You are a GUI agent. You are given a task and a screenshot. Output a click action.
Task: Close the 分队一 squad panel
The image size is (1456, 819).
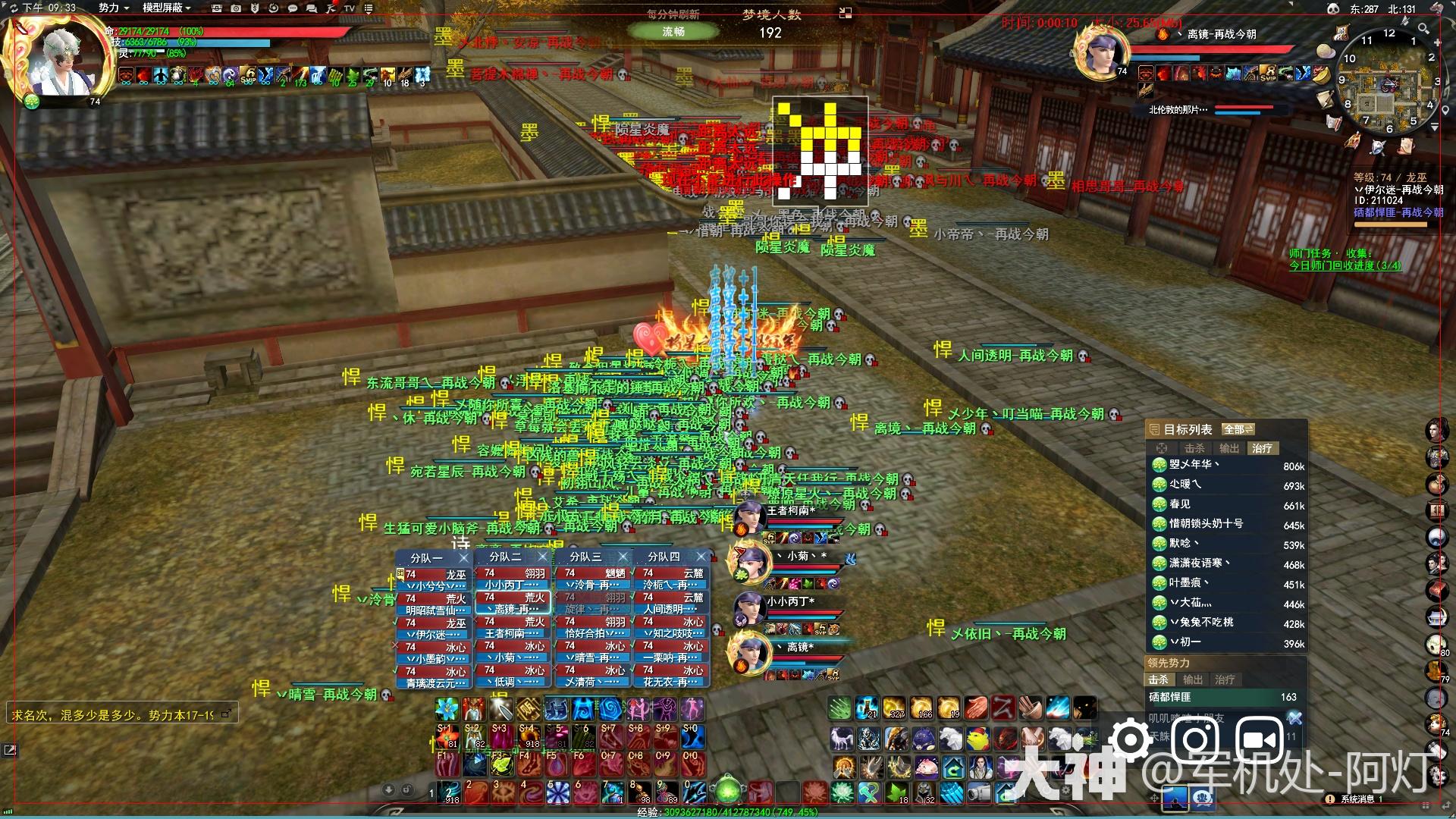point(464,557)
